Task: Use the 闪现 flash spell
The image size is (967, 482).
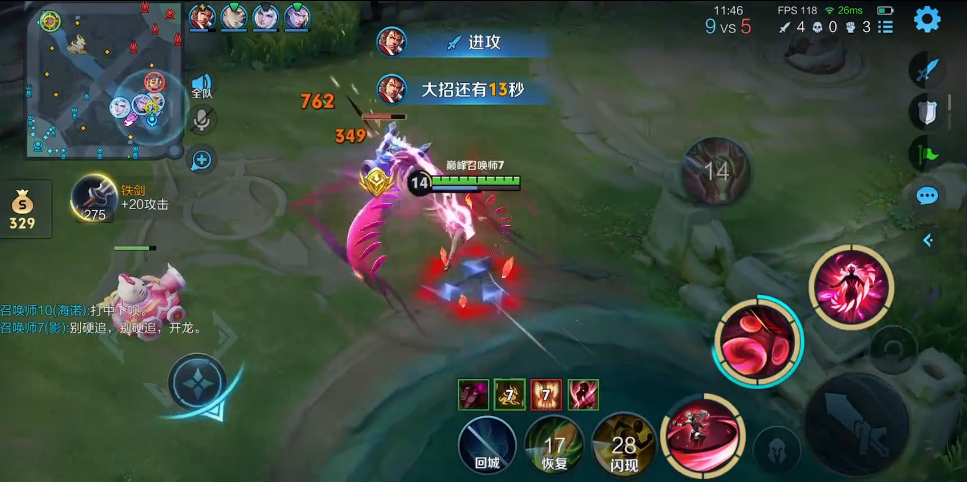Action: (624, 443)
